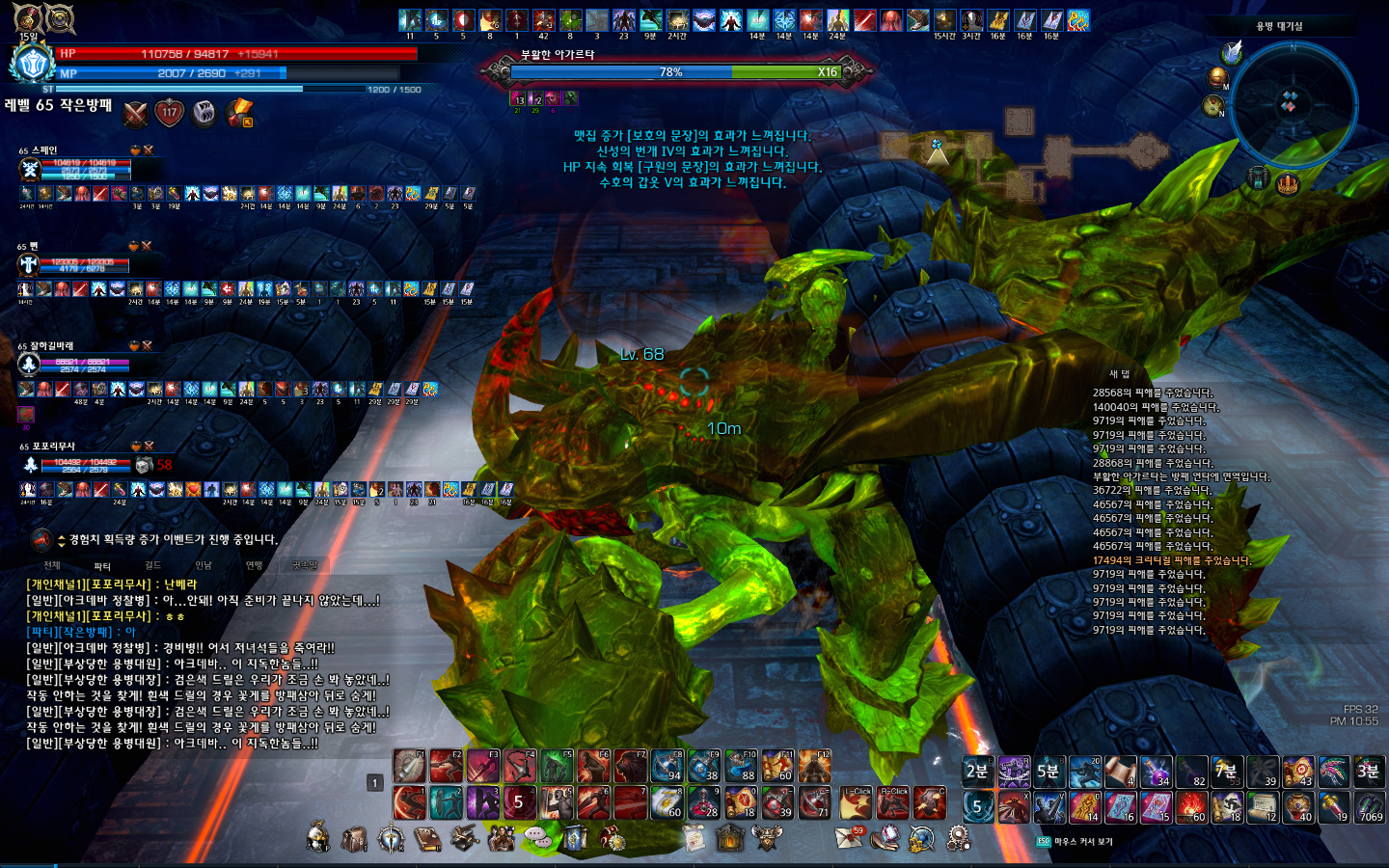Open the gear settings menu icon
This screenshot has height=868, width=1389.
pyautogui.click(x=958, y=838)
